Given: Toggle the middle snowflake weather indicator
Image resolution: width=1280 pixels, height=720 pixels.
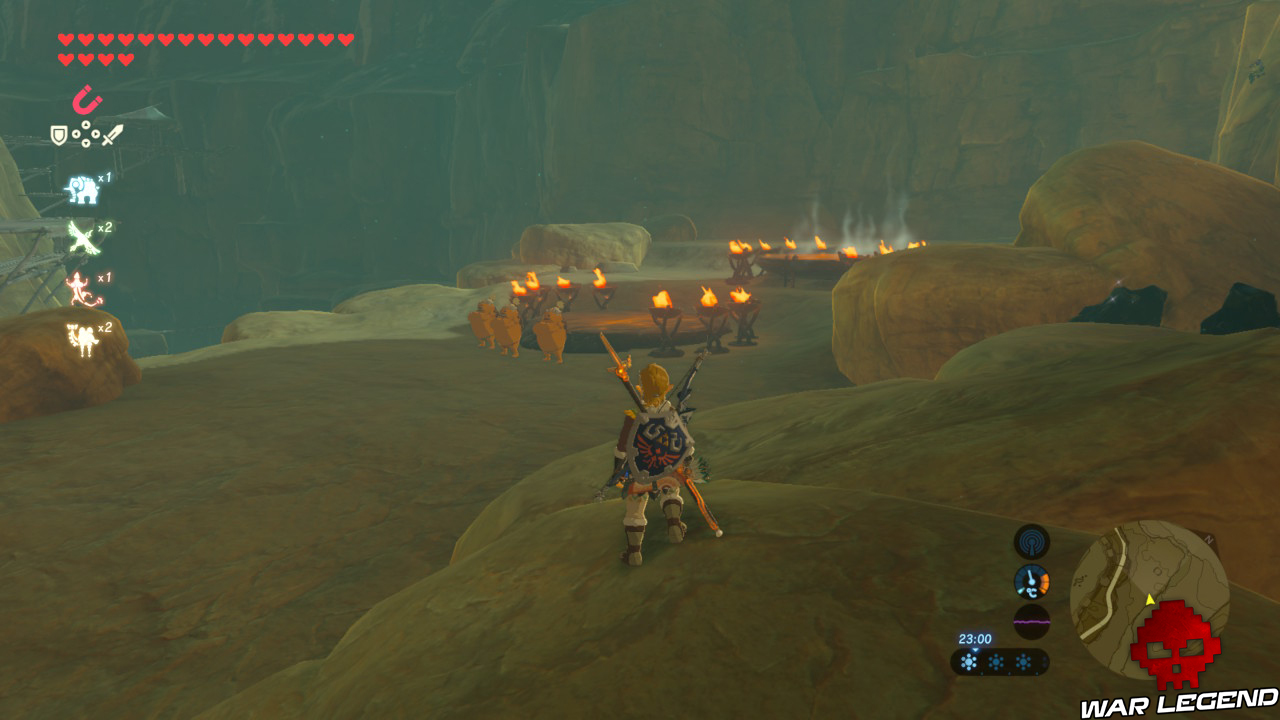Looking at the screenshot, I should (x=996, y=662).
